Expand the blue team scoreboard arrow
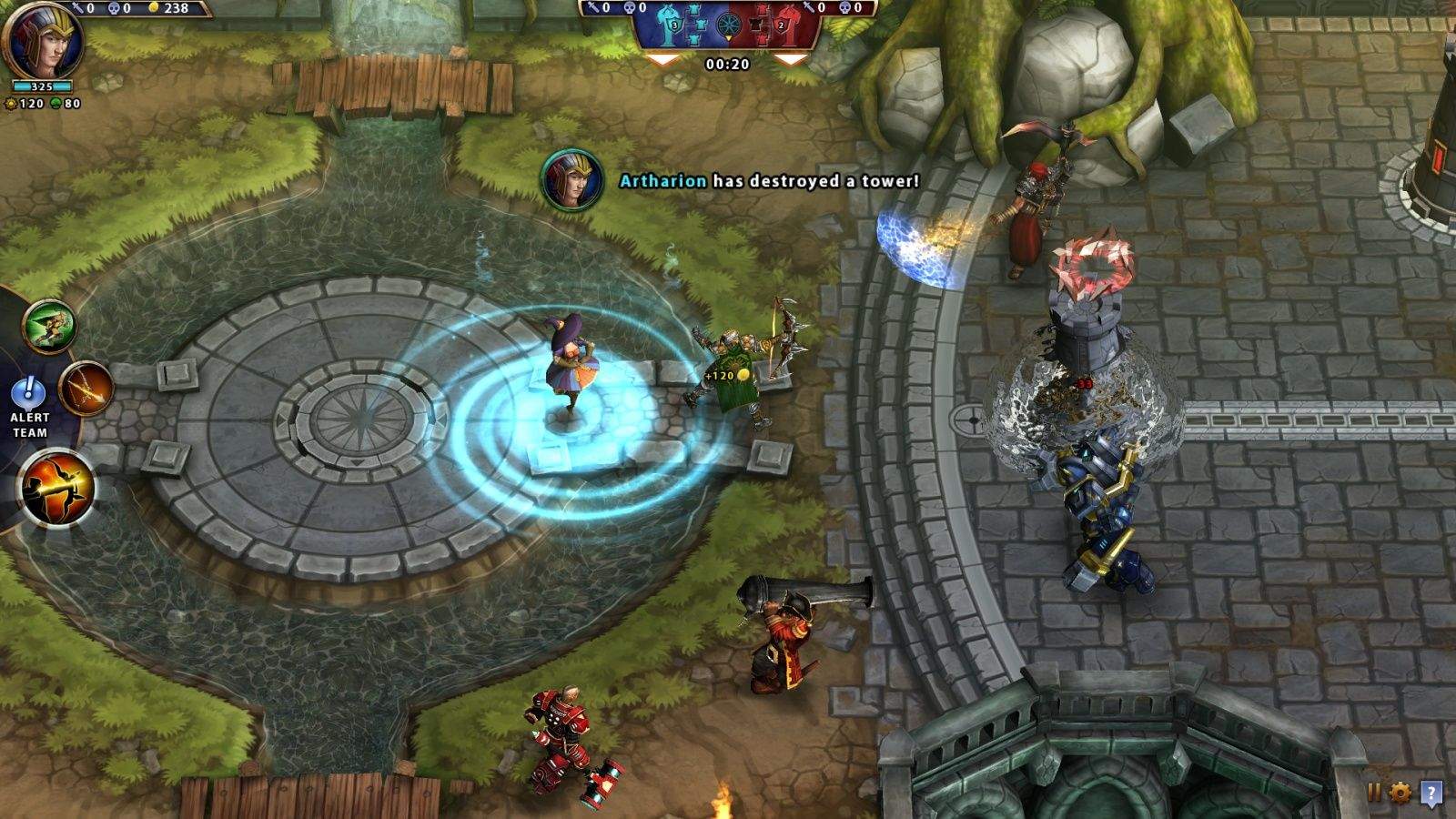1456x819 pixels. point(662,59)
